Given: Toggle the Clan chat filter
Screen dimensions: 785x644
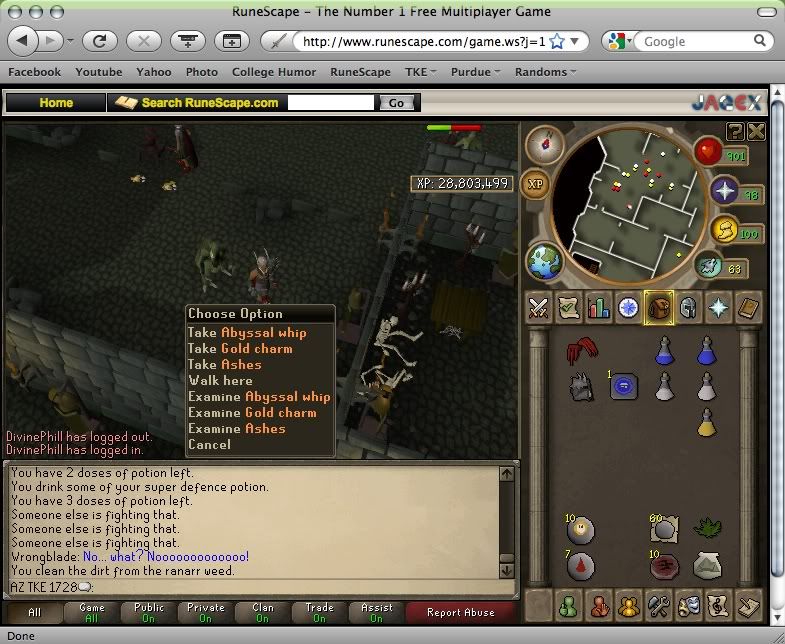Looking at the screenshot, I should tap(262, 612).
